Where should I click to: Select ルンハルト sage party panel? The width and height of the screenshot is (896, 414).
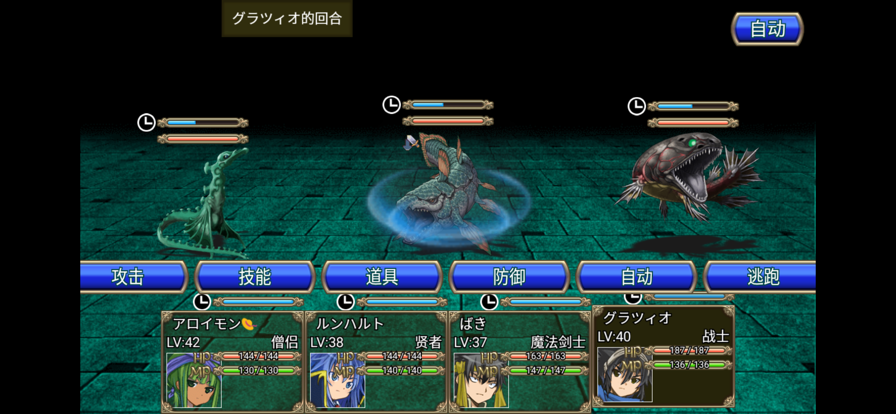click(x=376, y=360)
